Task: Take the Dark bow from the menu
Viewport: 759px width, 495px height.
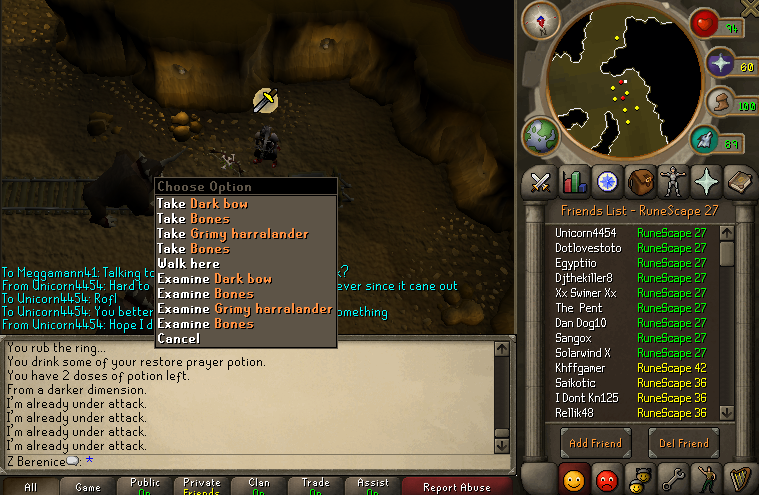Action: (202, 204)
